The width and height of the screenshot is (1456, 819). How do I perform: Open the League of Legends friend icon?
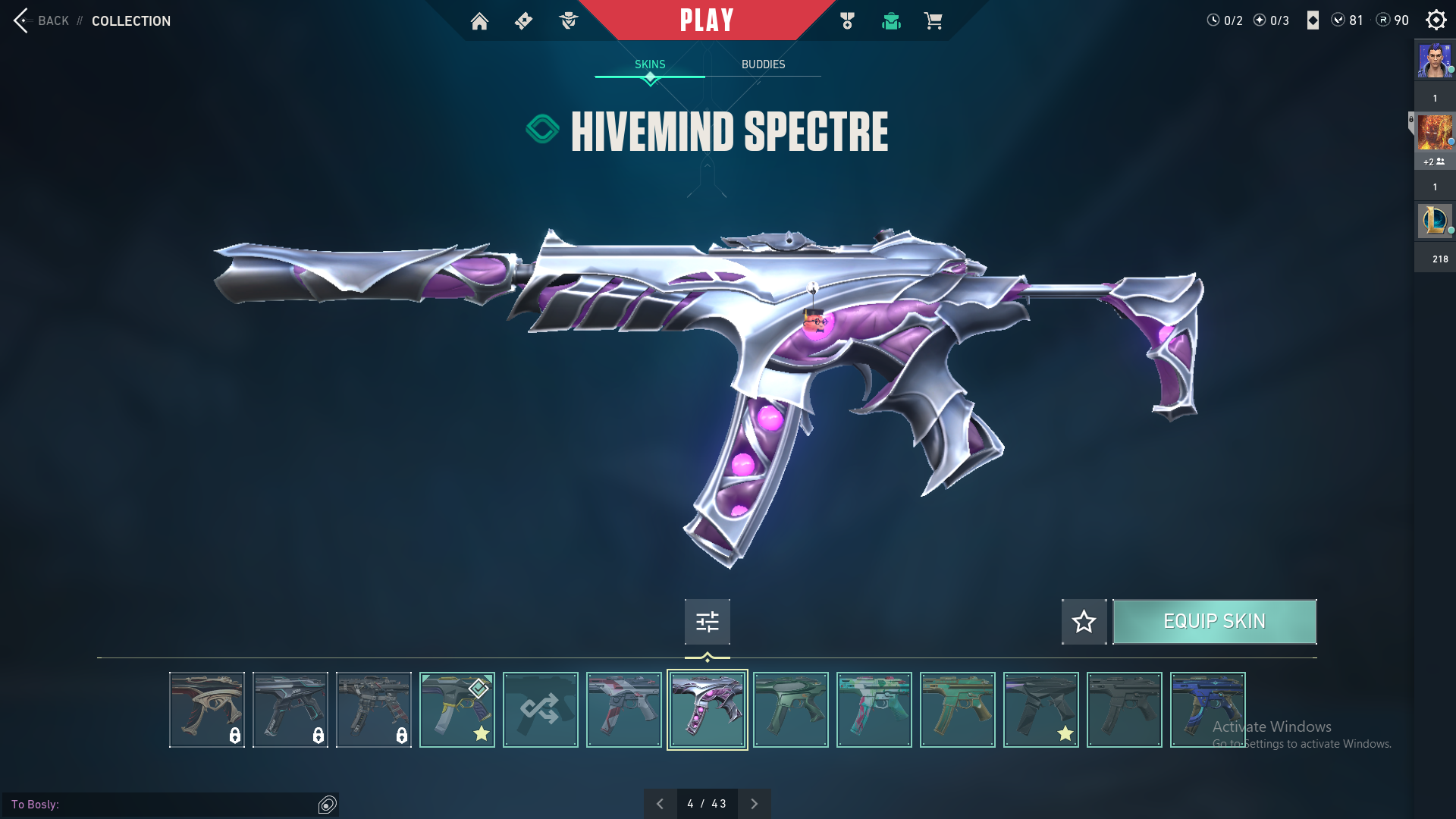1434,221
